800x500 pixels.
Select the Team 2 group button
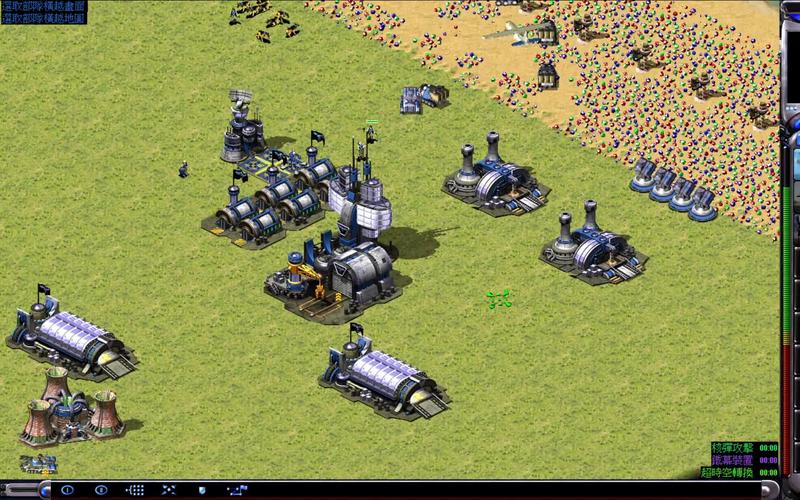tap(101, 490)
